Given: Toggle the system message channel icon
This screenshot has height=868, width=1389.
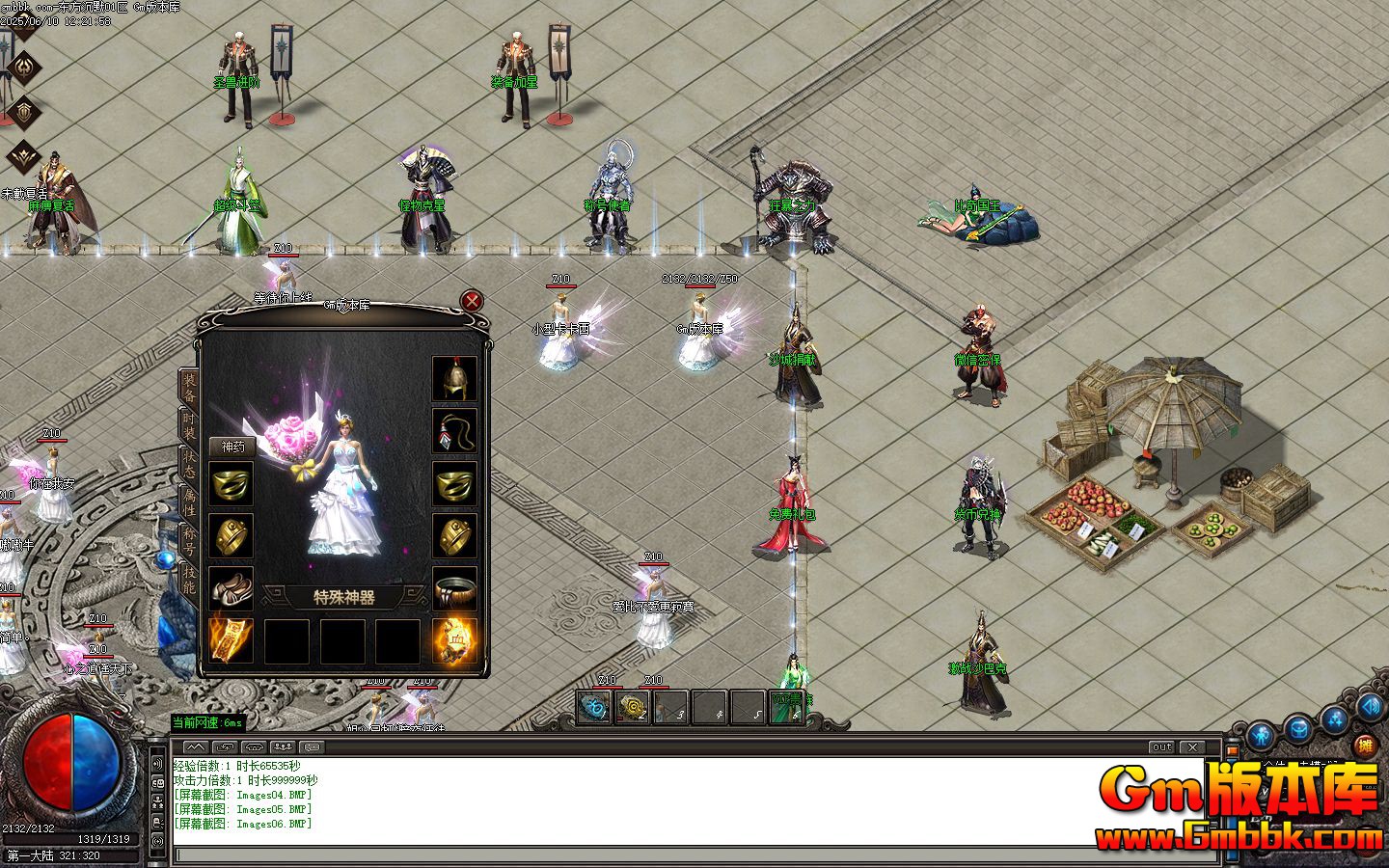Looking at the screenshot, I should pyautogui.click(x=311, y=746).
